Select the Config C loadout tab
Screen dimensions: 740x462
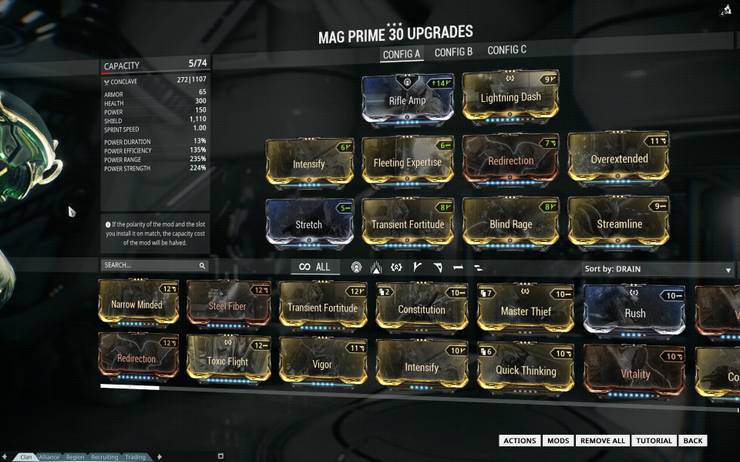click(x=507, y=51)
